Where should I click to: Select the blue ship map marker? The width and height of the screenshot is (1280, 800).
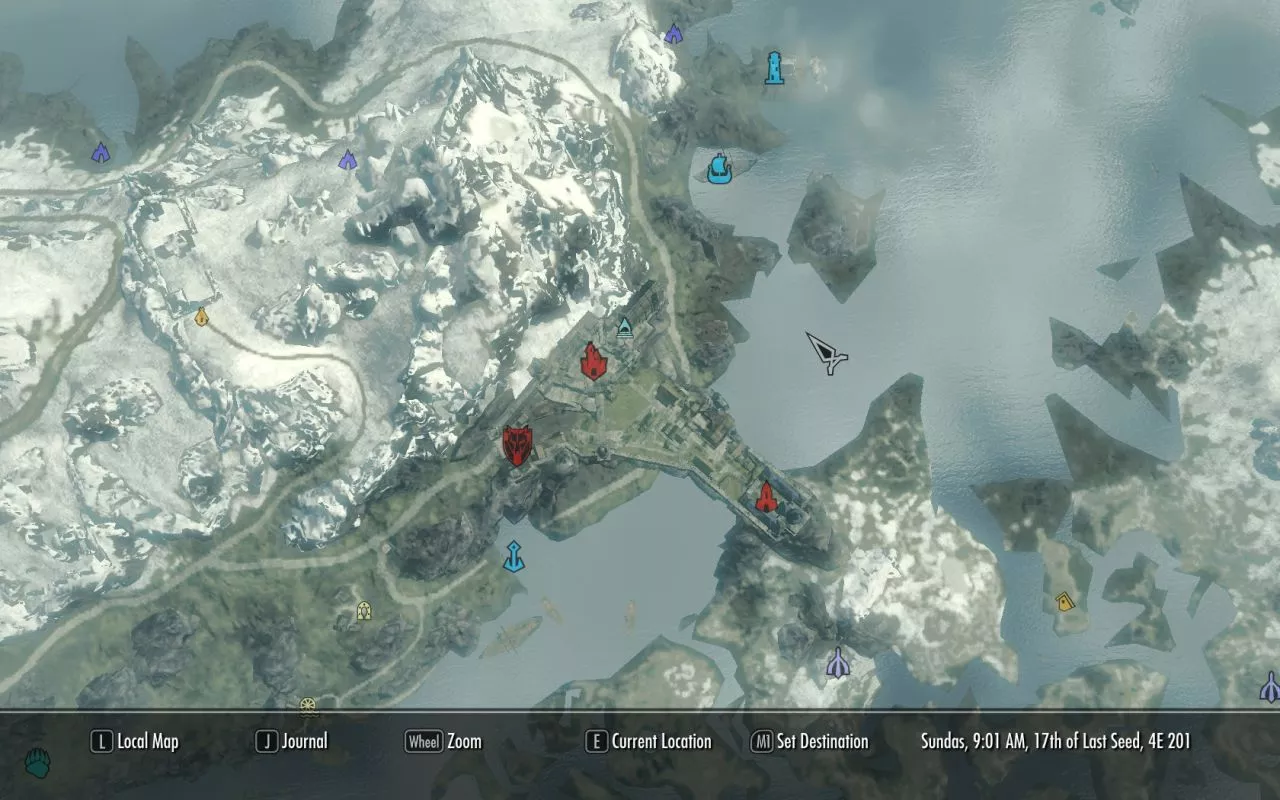pyautogui.click(x=718, y=167)
